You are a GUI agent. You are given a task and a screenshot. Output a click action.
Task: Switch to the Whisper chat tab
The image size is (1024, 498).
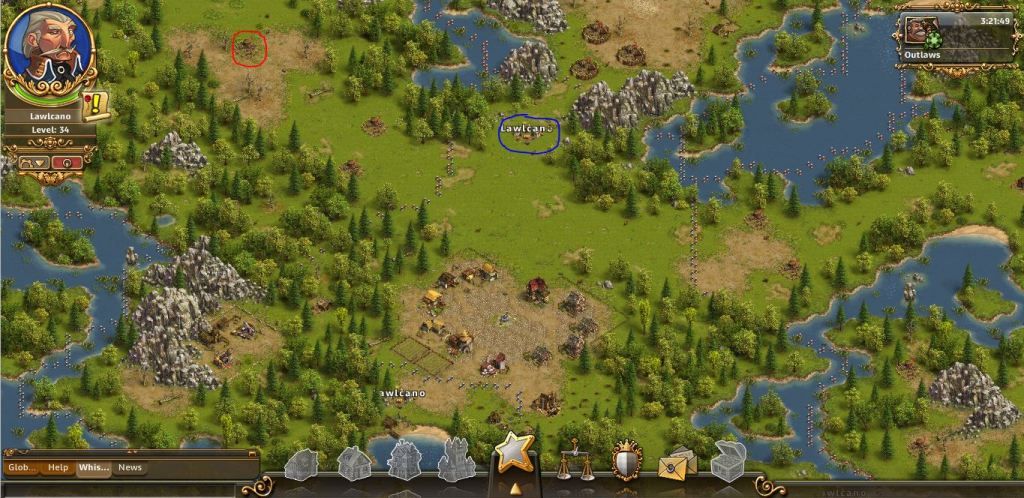coord(93,467)
